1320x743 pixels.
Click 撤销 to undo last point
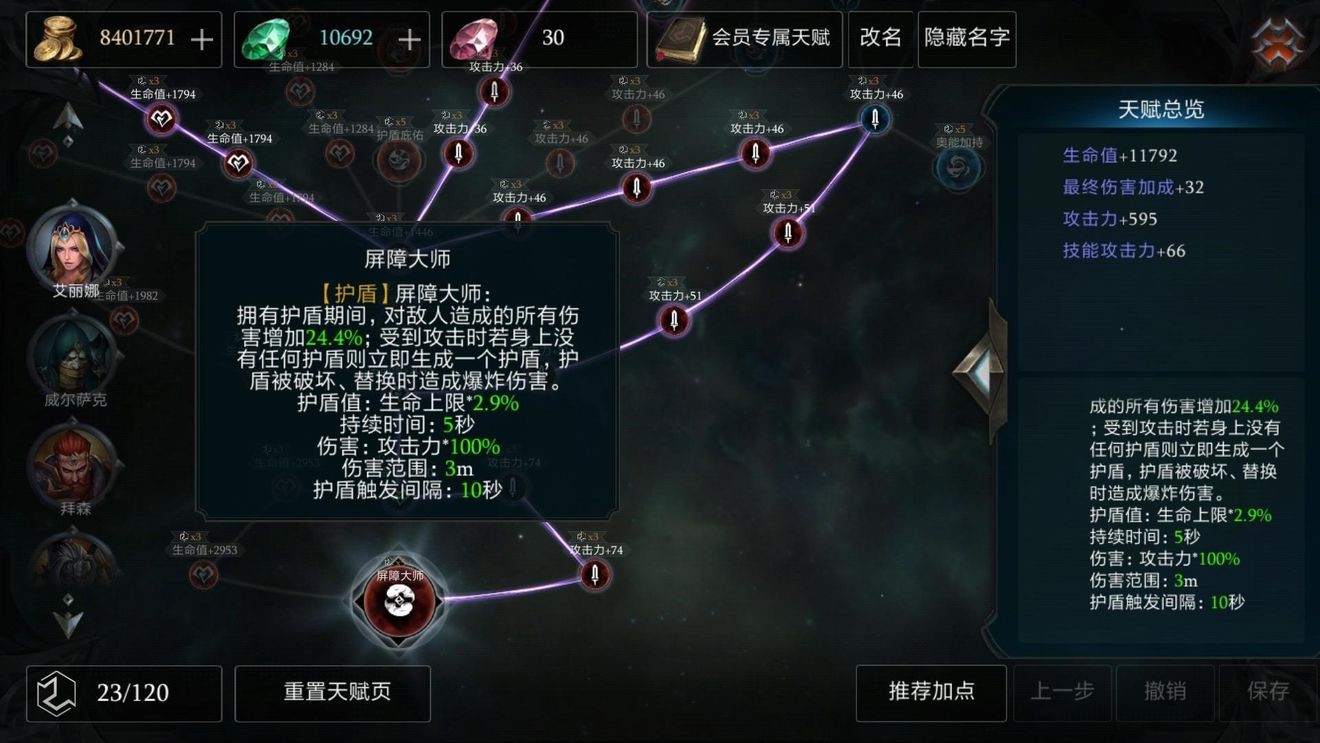pyautogui.click(x=1166, y=692)
